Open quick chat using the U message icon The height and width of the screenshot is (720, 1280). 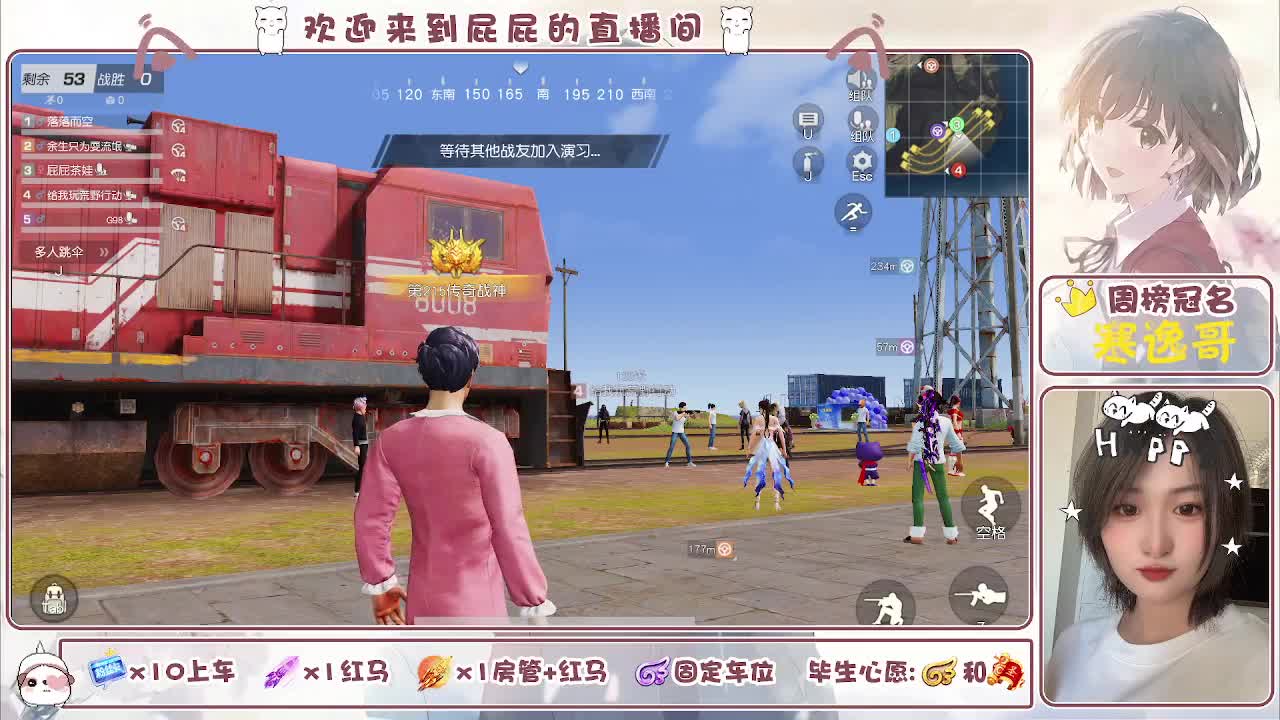pos(808,118)
